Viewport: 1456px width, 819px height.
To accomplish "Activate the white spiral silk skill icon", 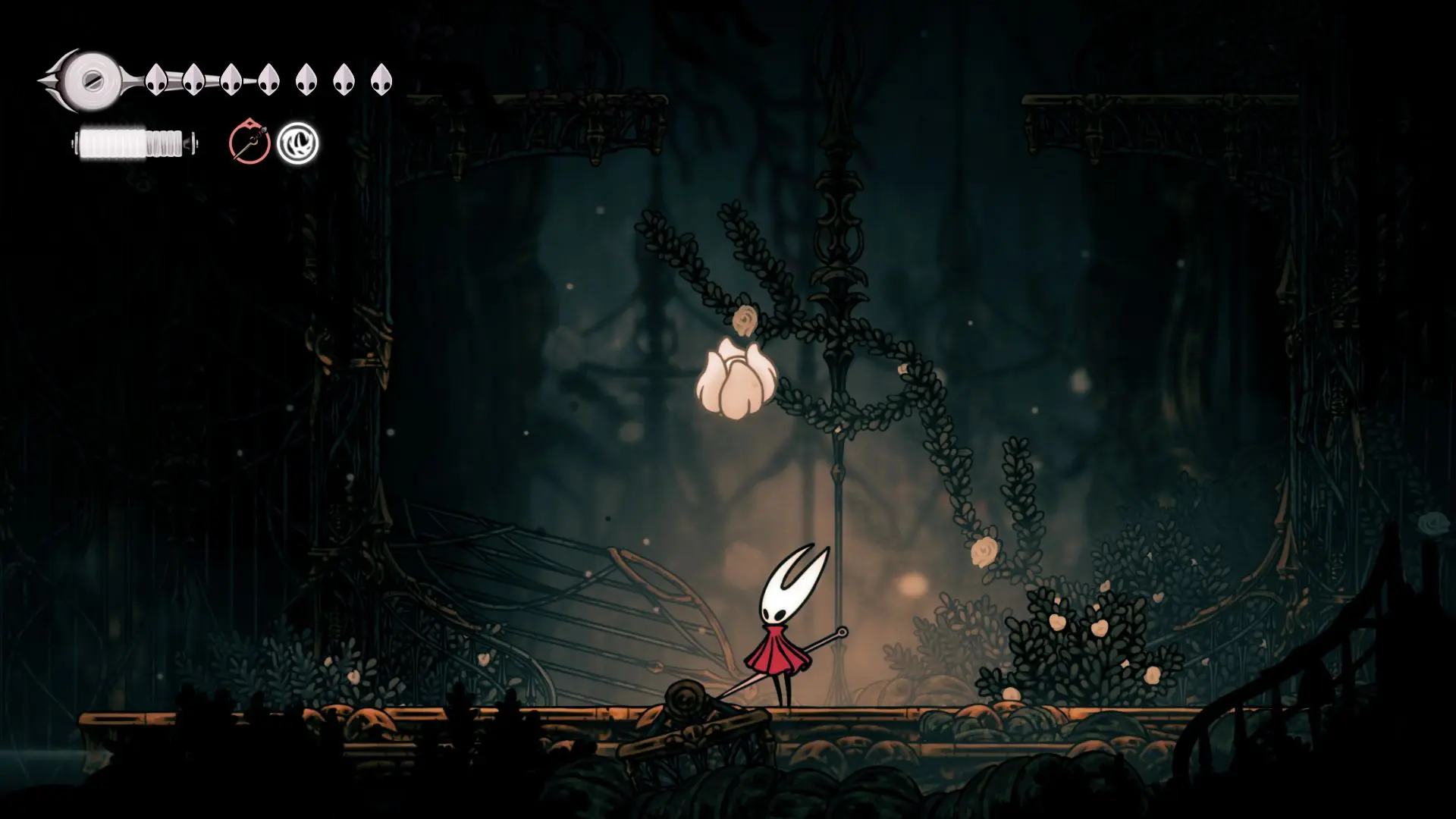I will click(x=297, y=143).
